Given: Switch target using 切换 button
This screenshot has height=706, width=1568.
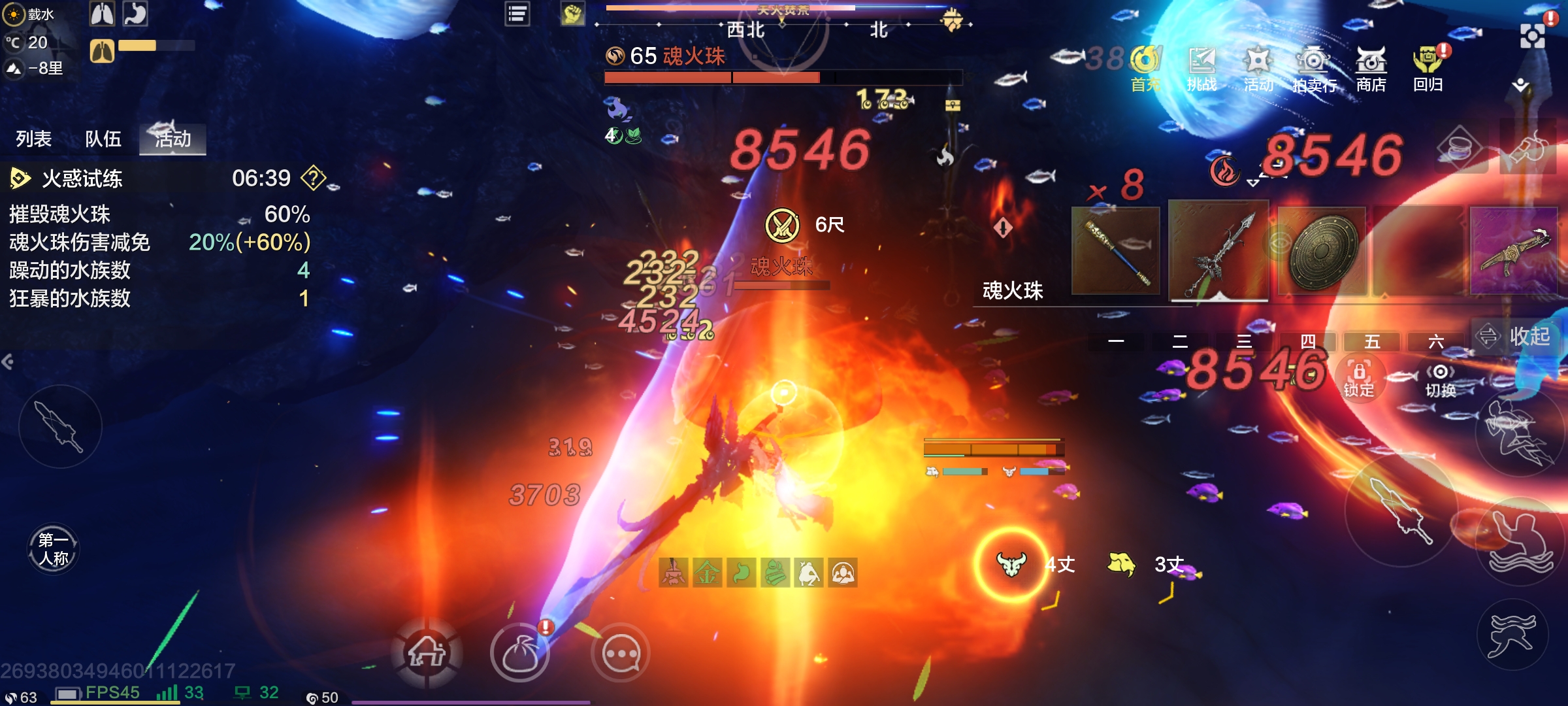Looking at the screenshot, I should pyautogui.click(x=1441, y=380).
